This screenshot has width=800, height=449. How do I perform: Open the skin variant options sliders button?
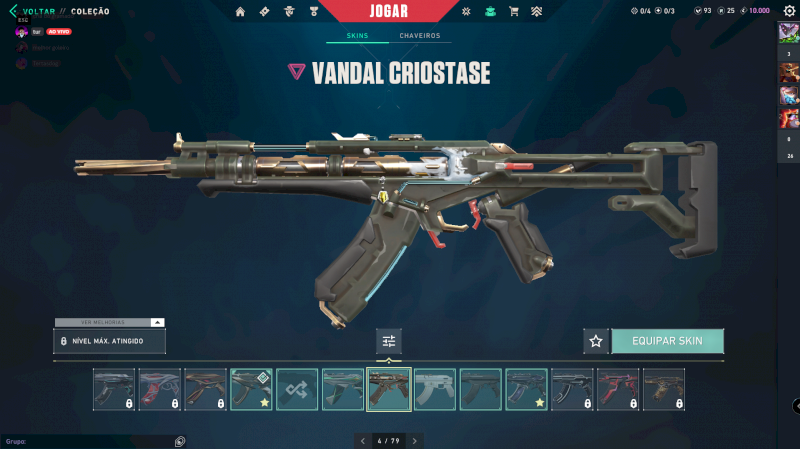(389, 341)
